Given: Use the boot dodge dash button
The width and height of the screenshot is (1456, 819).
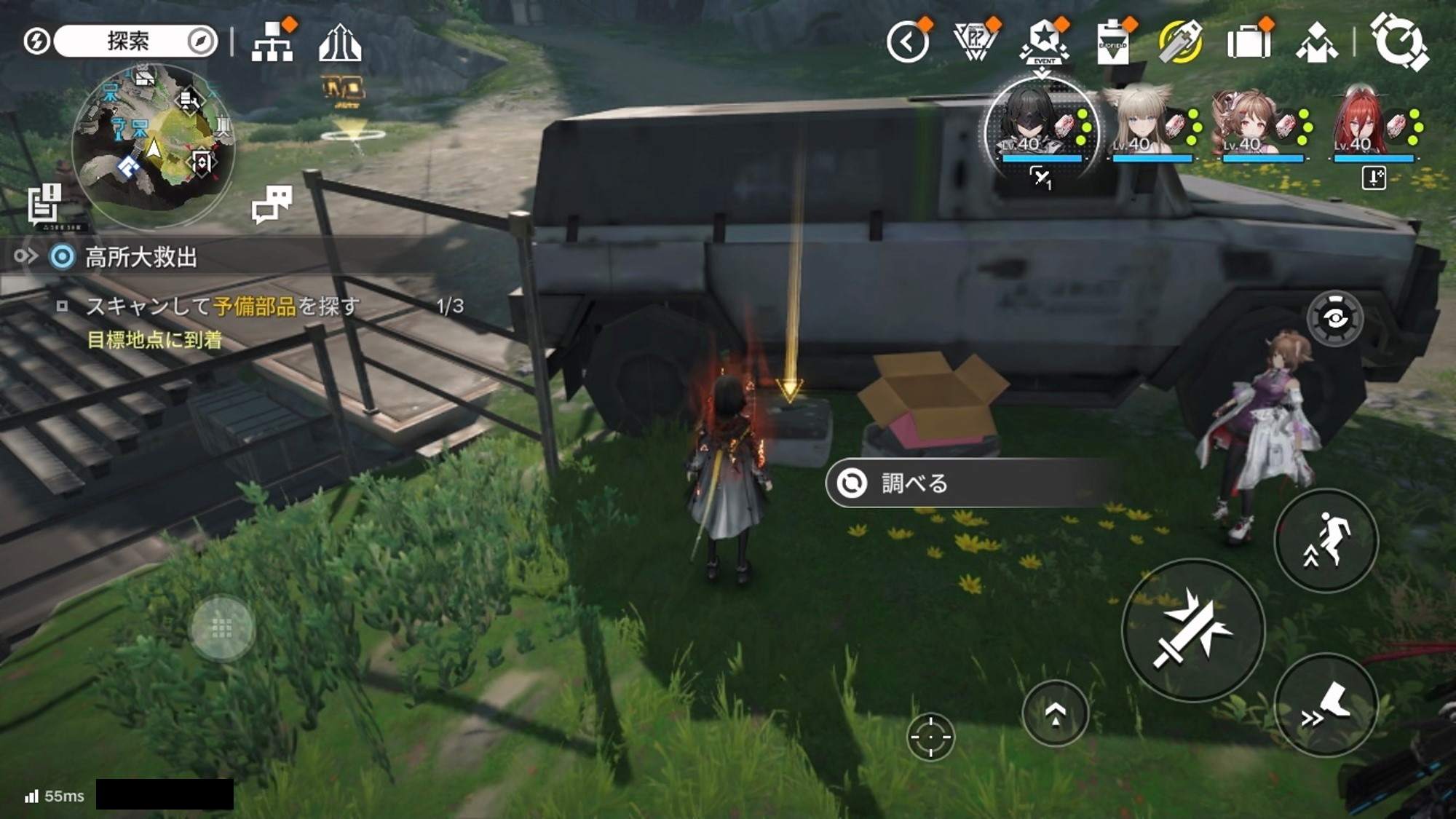Looking at the screenshot, I should [x=1326, y=705].
